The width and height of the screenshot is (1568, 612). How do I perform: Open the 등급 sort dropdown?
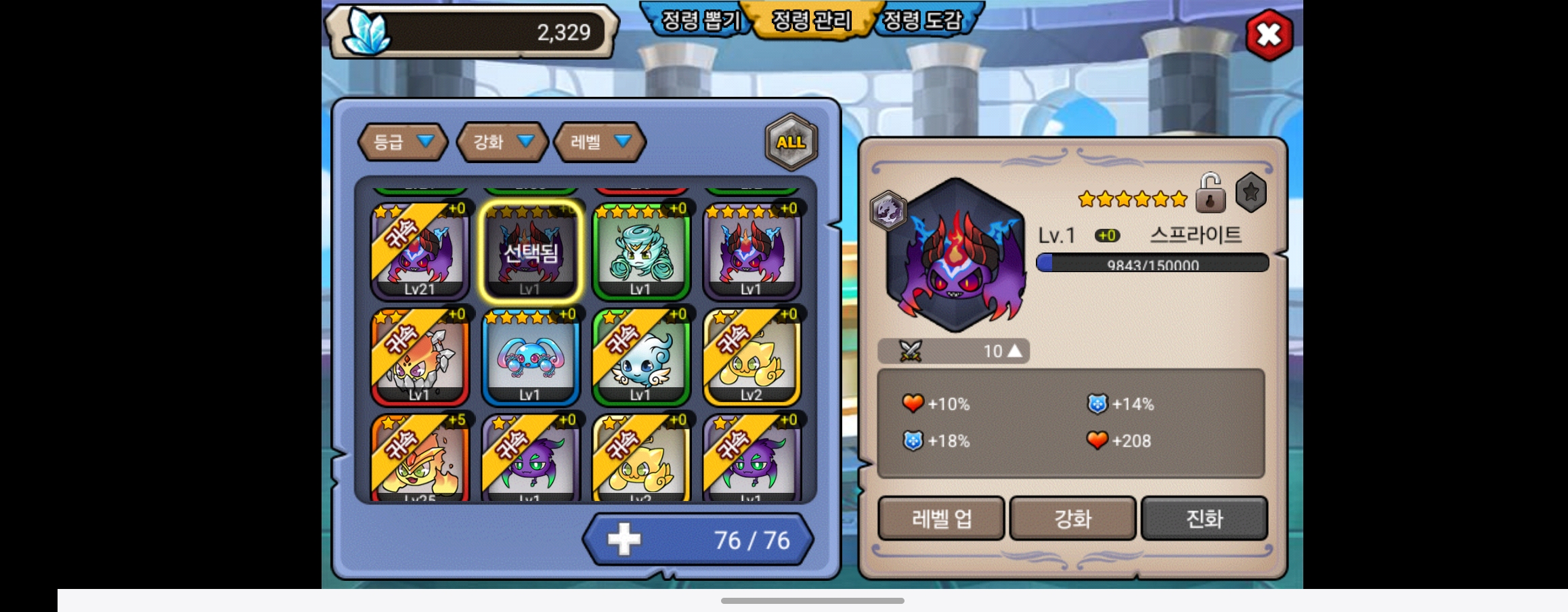[x=402, y=142]
